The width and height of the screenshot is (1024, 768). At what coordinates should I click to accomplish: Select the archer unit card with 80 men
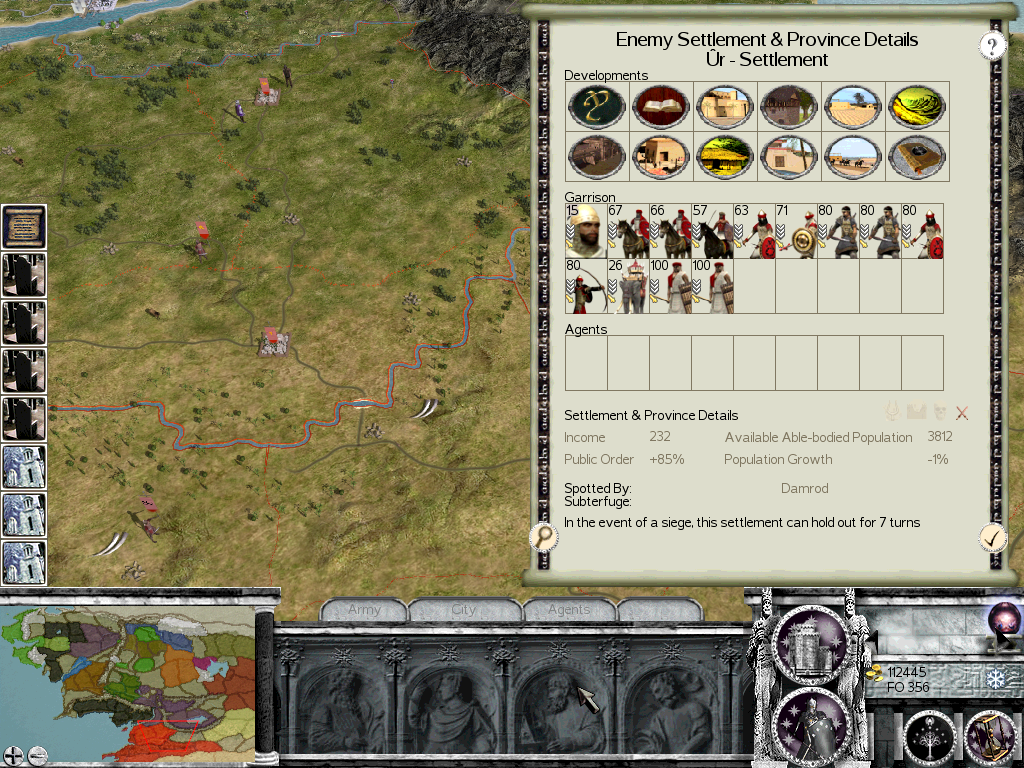point(586,286)
